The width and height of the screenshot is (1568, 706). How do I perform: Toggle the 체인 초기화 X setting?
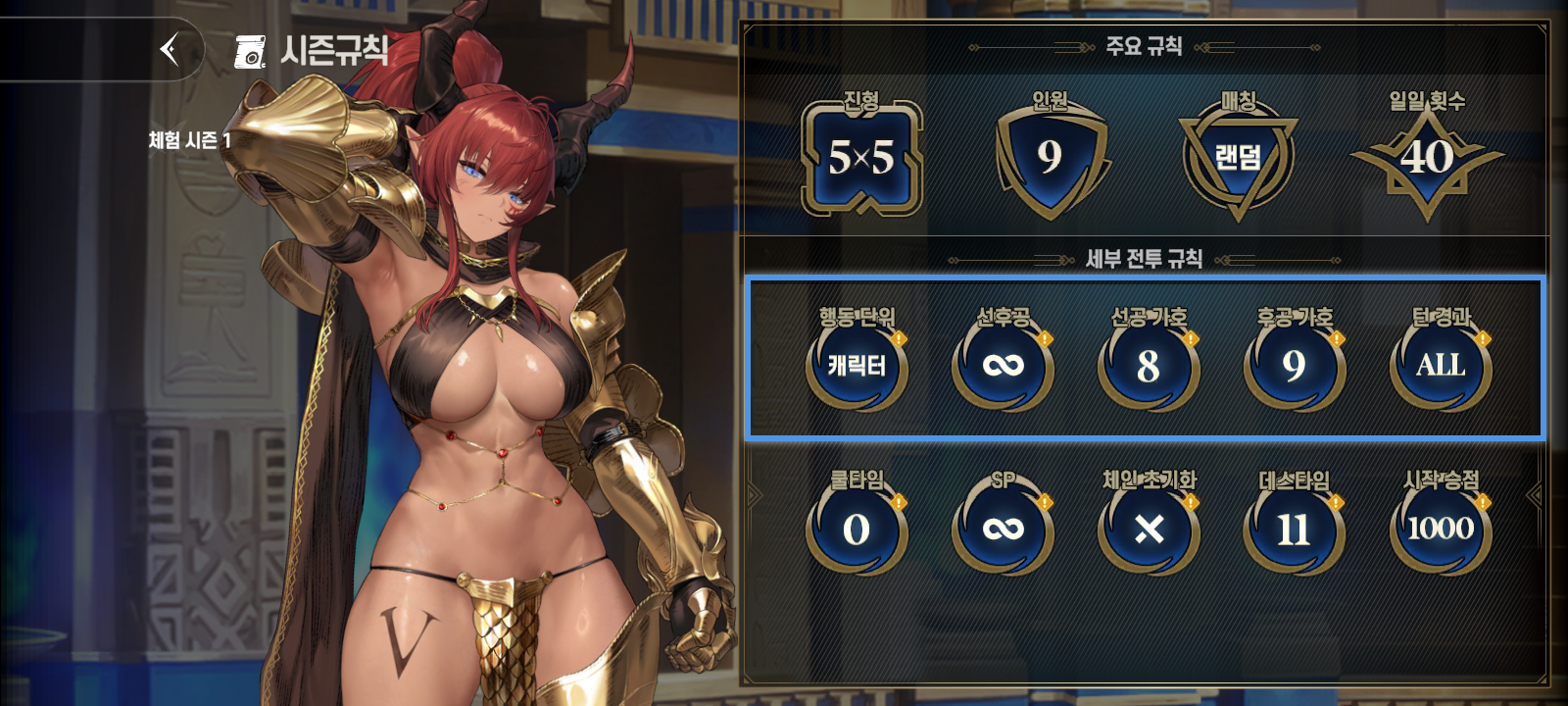coord(1148,529)
